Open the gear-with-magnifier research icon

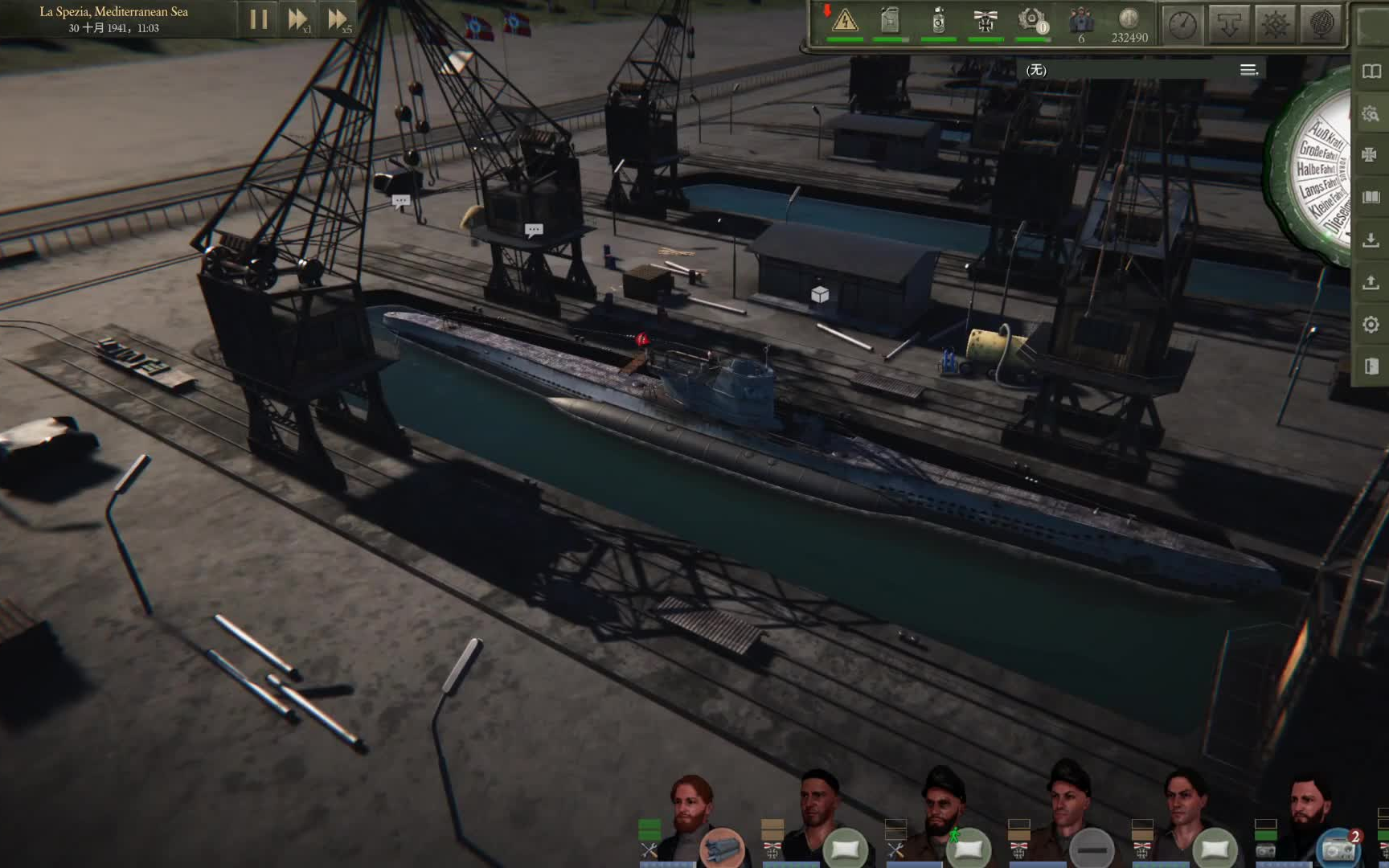point(1371,114)
